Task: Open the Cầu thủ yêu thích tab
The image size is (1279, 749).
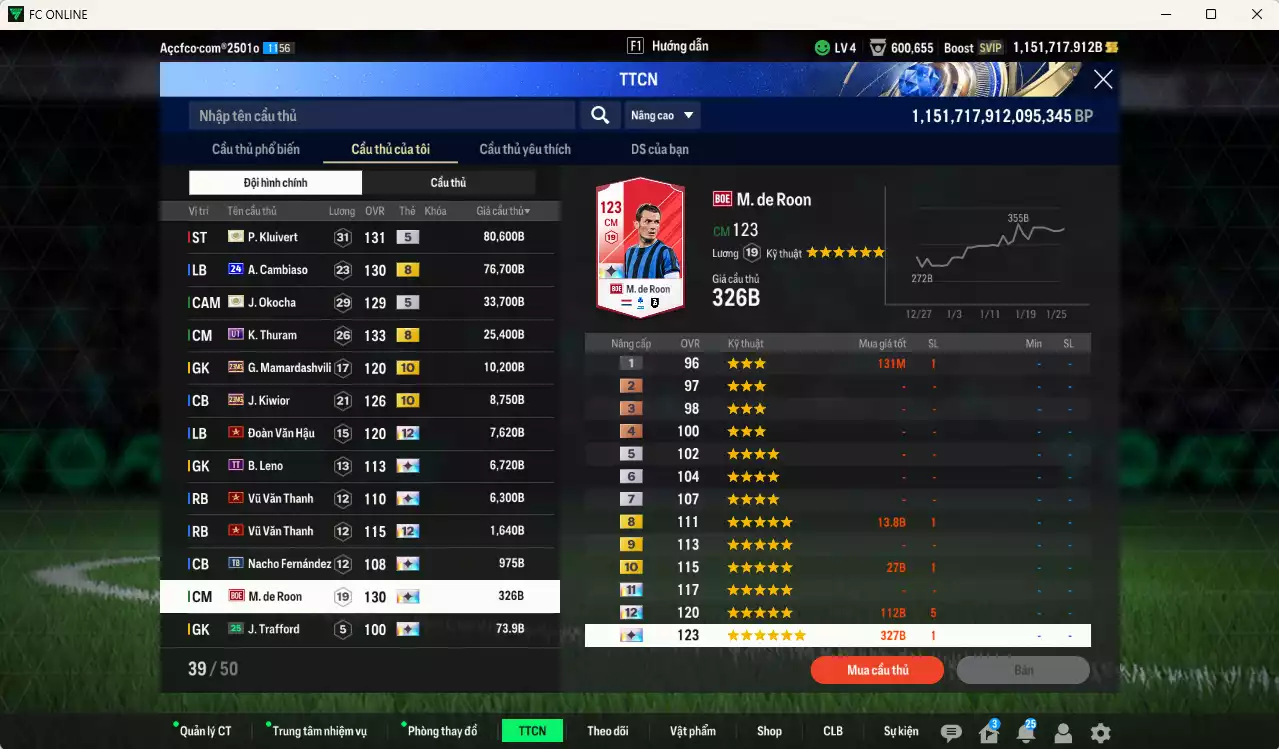Action: click(x=525, y=150)
